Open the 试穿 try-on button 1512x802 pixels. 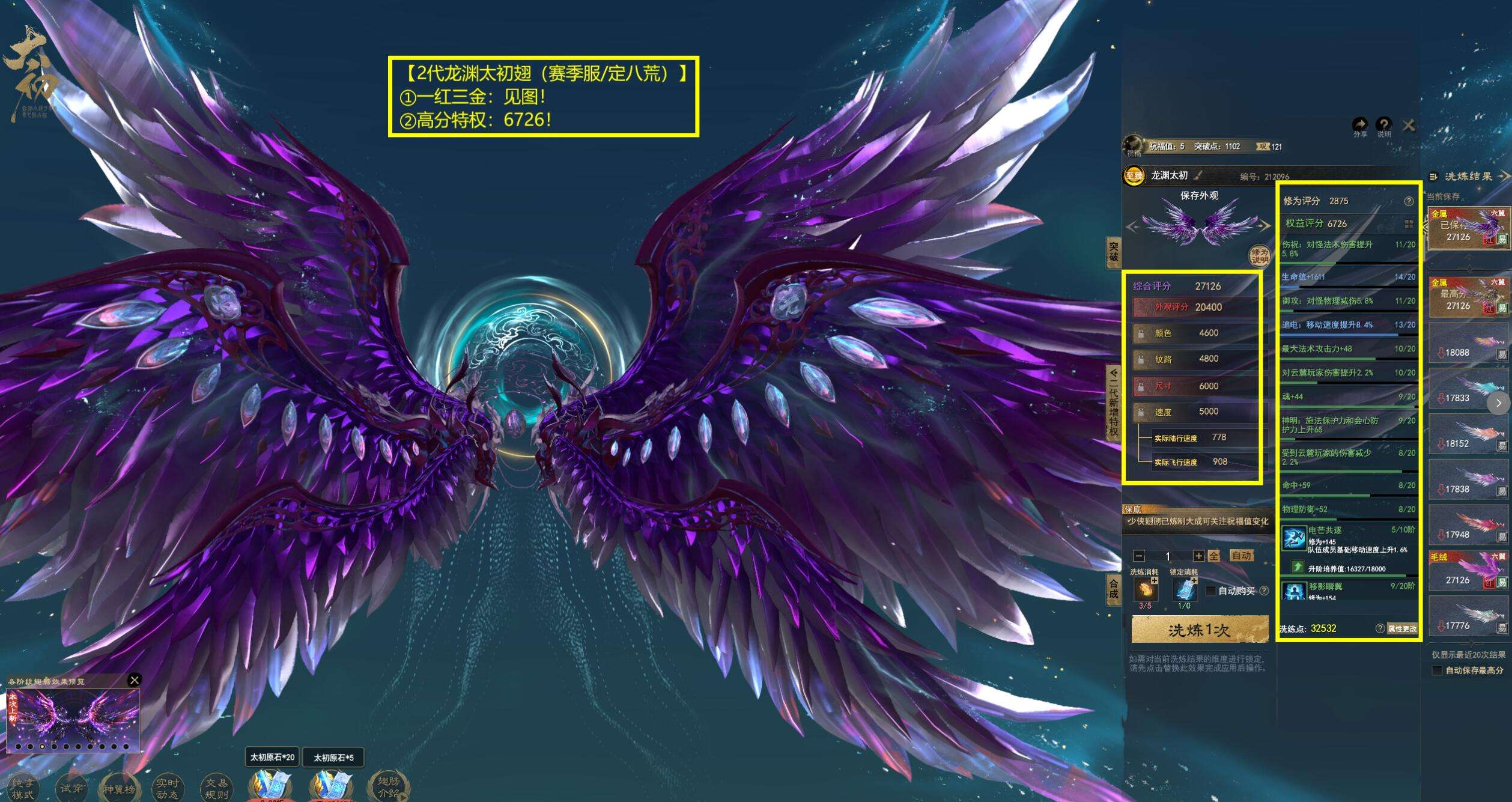[x=71, y=788]
